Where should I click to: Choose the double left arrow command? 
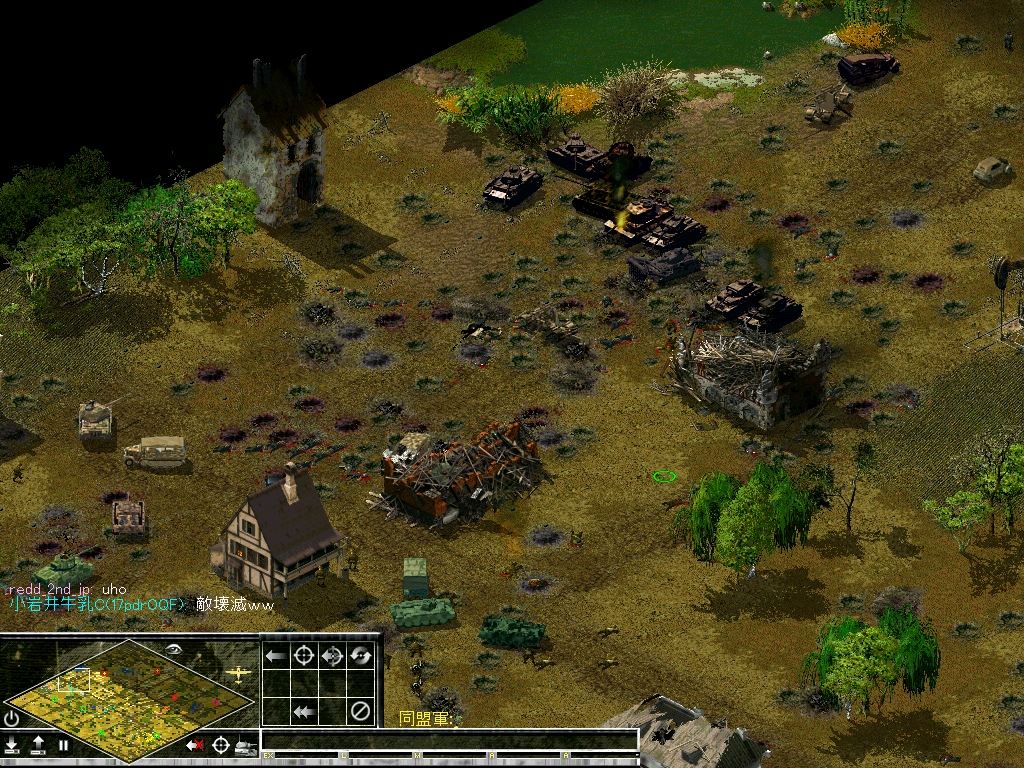click(304, 712)
